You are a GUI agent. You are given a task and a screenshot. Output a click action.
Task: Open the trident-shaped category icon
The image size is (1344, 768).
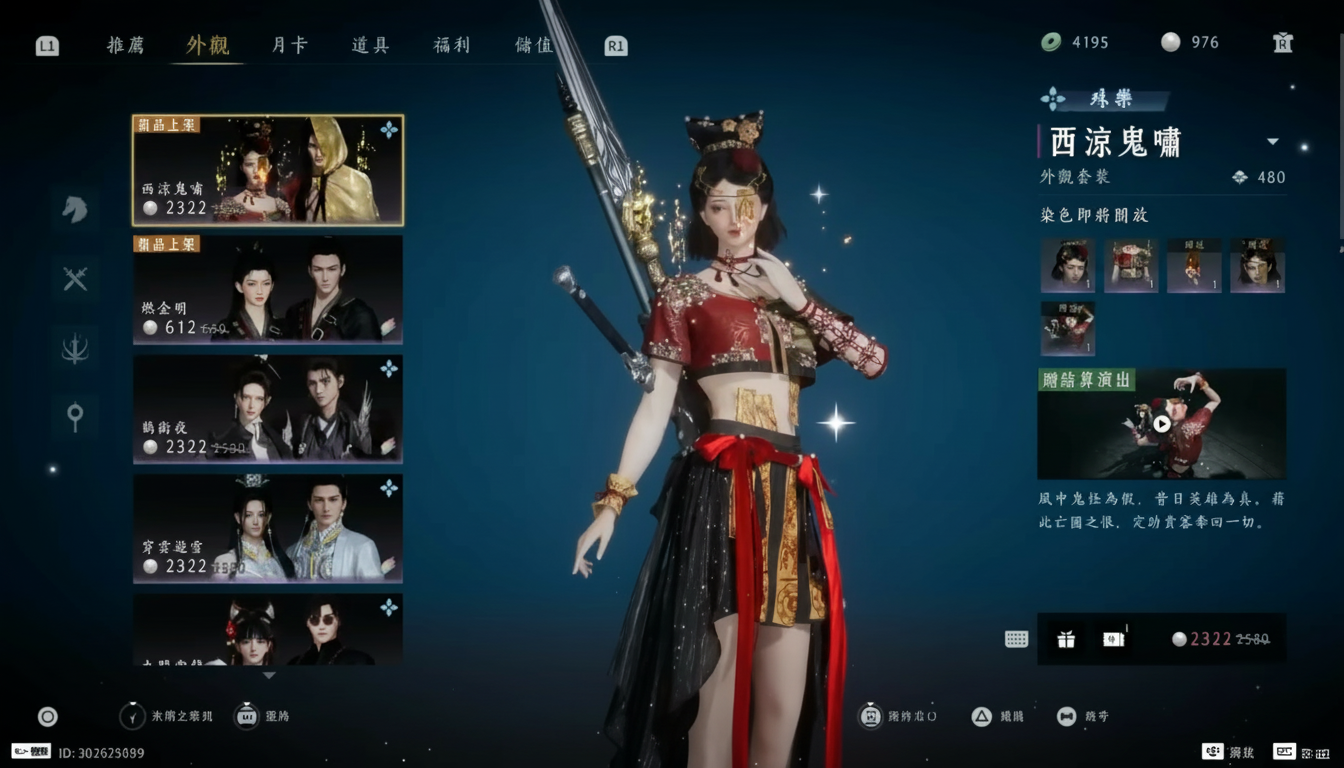tap(75, 348)
